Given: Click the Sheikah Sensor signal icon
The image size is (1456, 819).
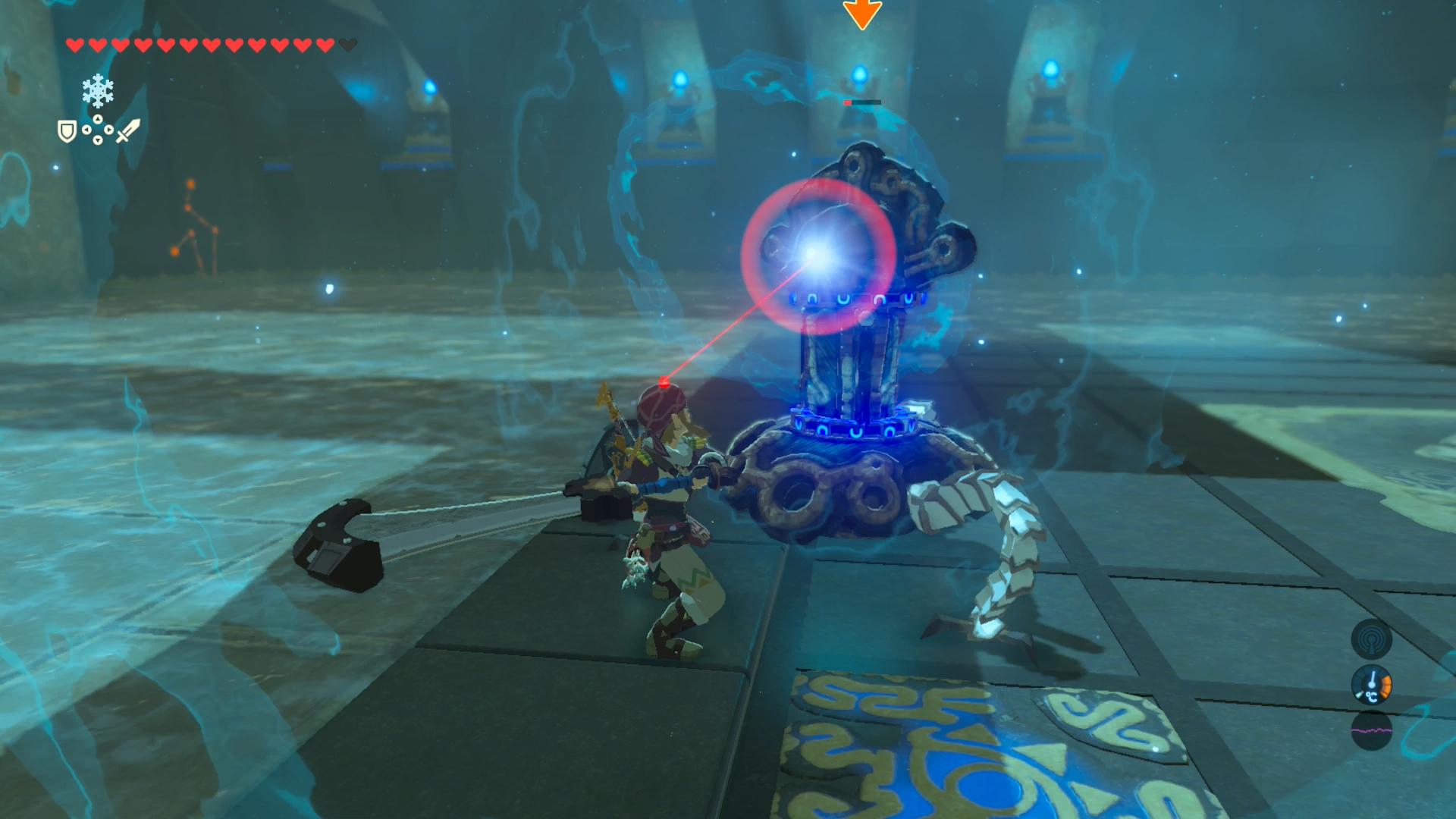Looking at the screenshot, I should pyautogui.click(x=1371, y=639).
